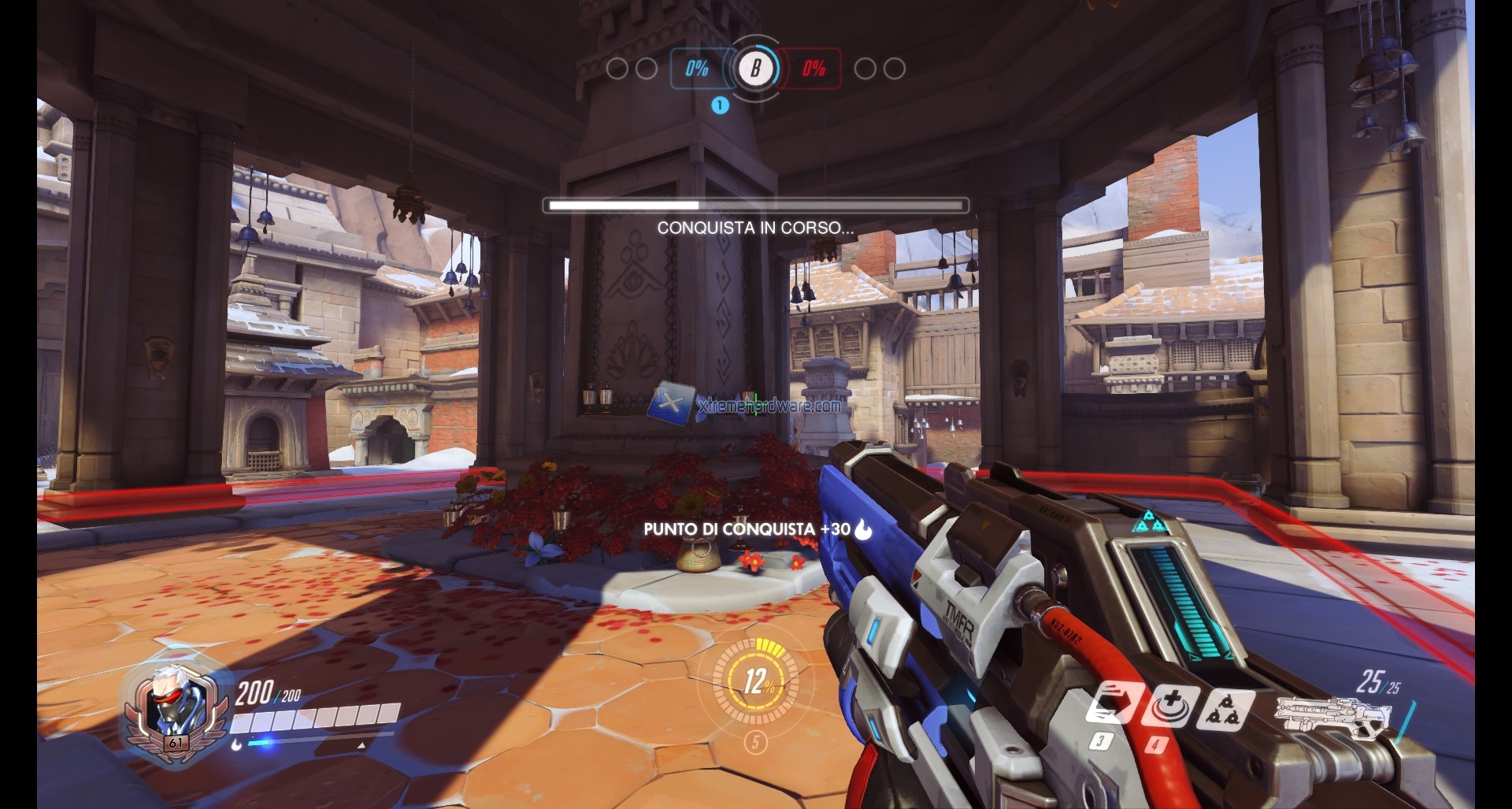This screenshot has width=1512, height=809.
Task: Click the blue attacker count badge showing 1
Action: 719,103
